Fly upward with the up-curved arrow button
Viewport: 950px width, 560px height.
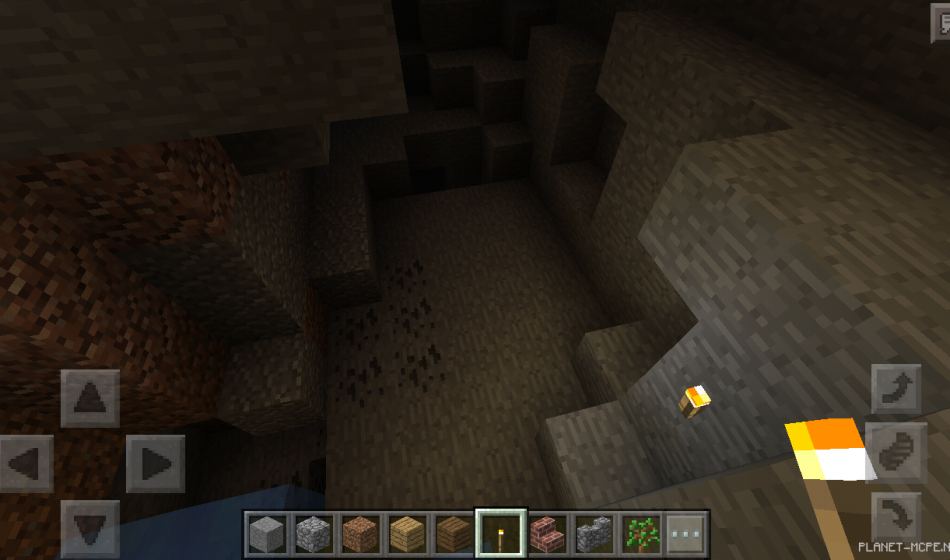[896, 389]
